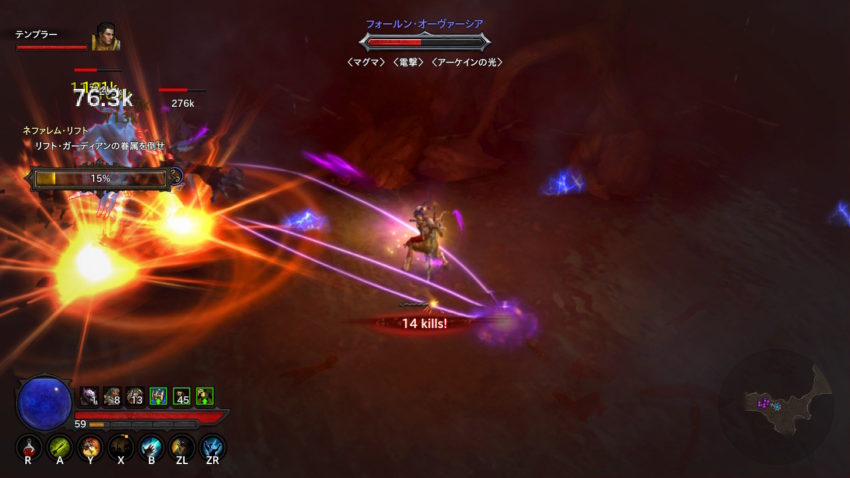
Task: Inspect the buff icon showing 13 stacks
Action: pyautogui.click(x=135, y=396)
